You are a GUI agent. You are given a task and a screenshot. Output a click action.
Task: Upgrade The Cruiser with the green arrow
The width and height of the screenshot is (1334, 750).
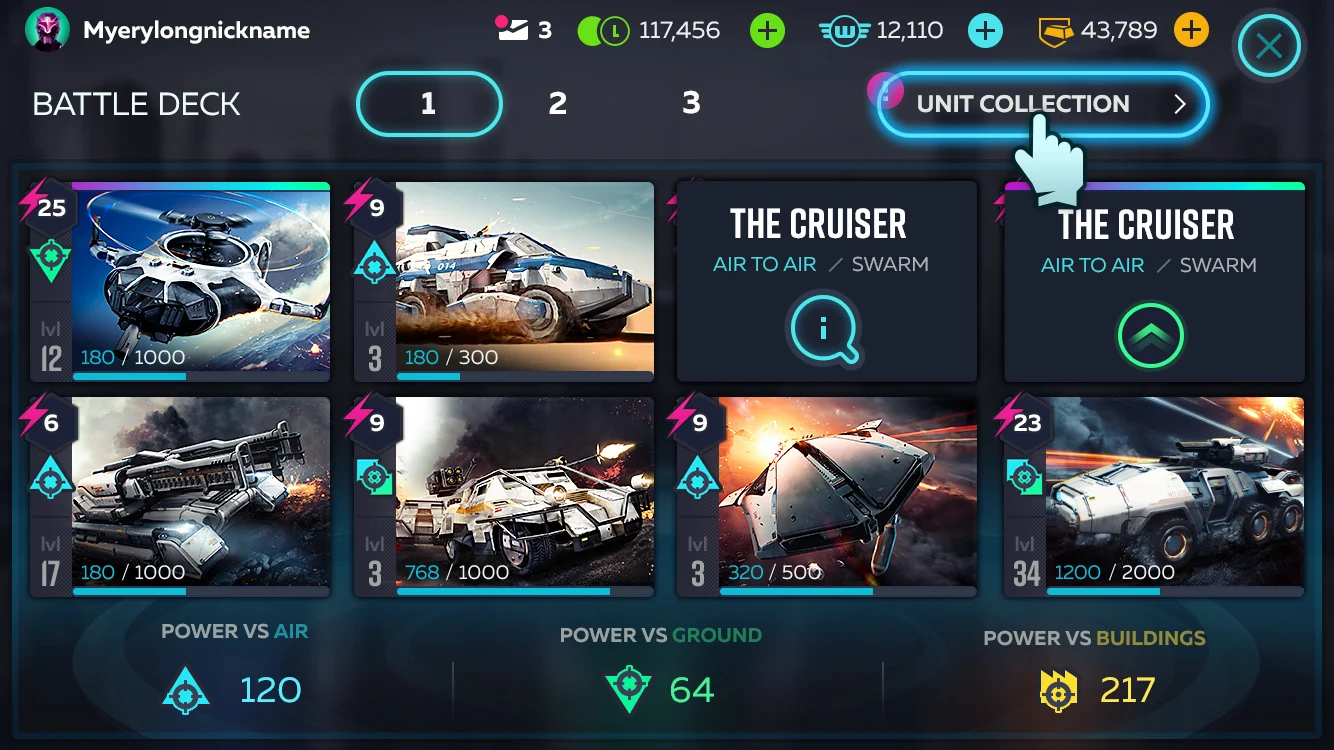pos(1152,336)
